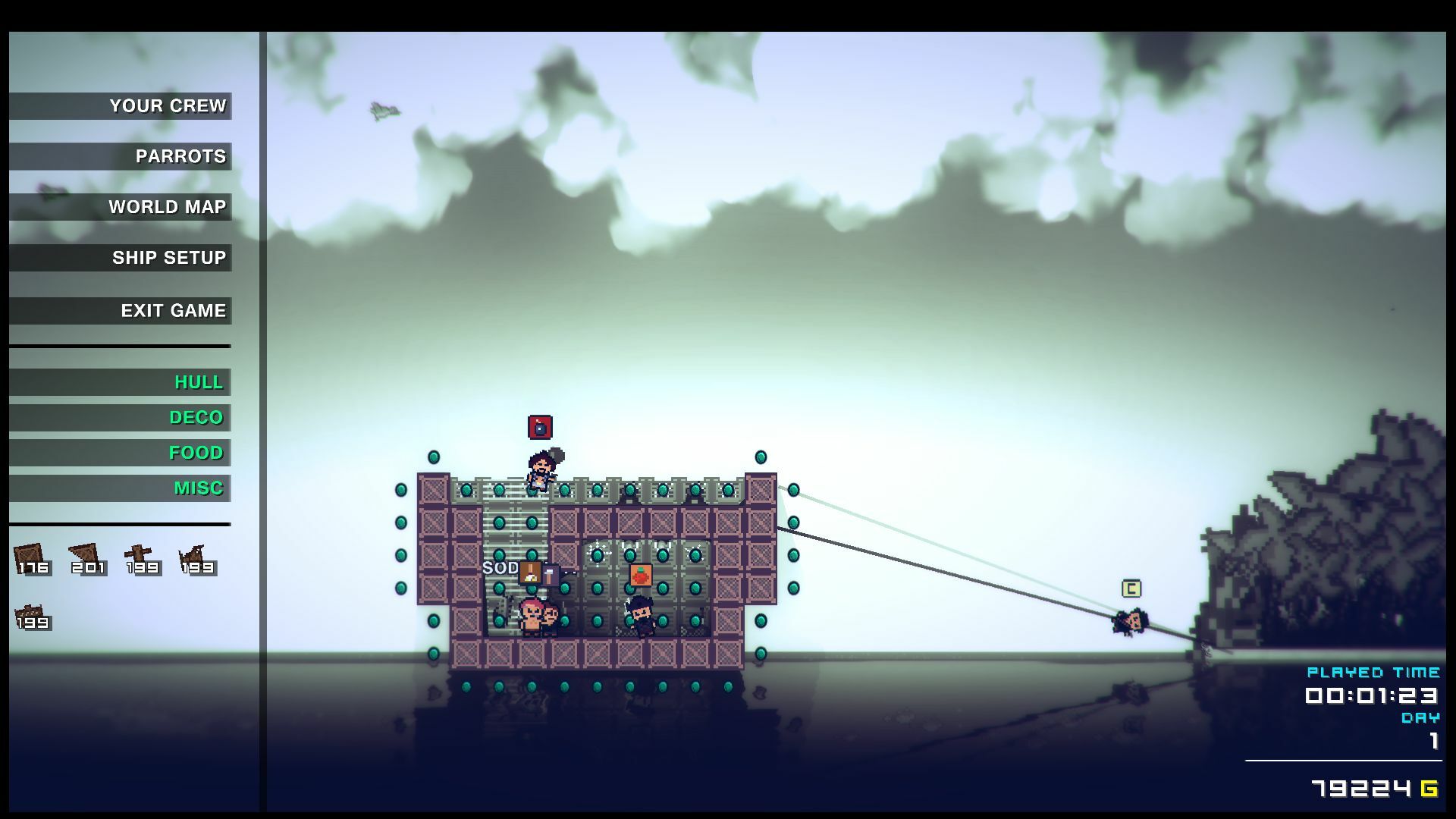Open the SHIP SETUP screen
The height and width of the screenshot is (819, 1456).
click(x=169, y=257)
